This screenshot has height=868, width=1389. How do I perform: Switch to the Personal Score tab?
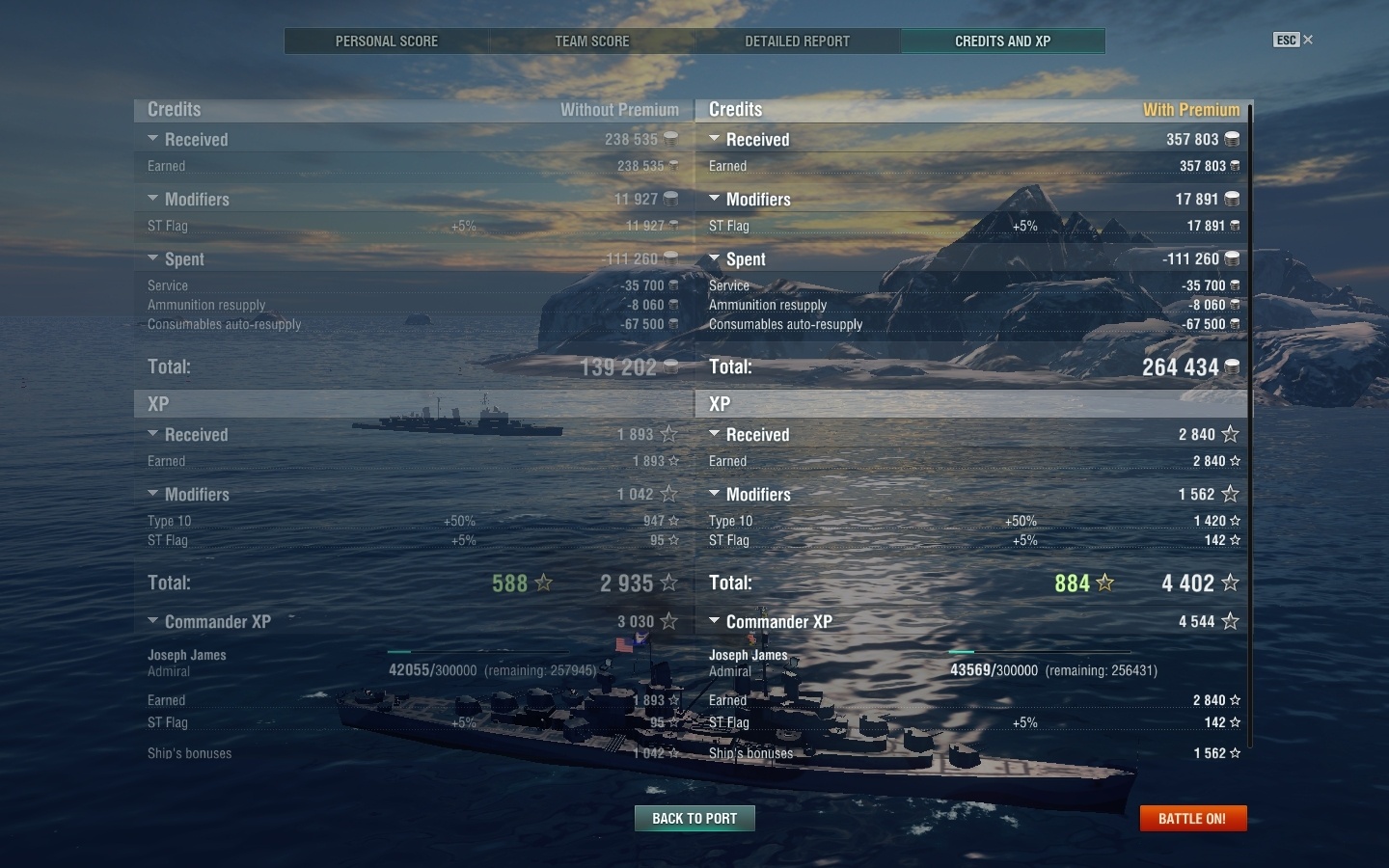pyautogui.click(x=386, y=41)
